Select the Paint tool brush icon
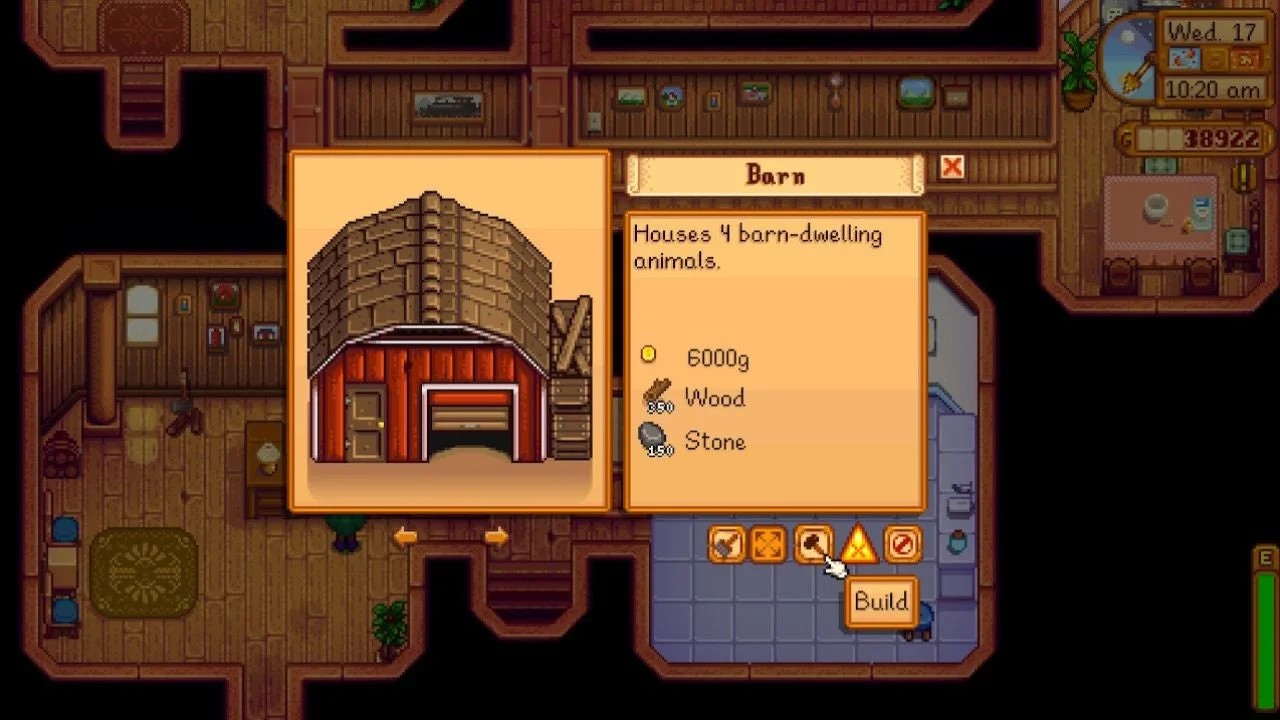1280x720 pixels. 727,545
